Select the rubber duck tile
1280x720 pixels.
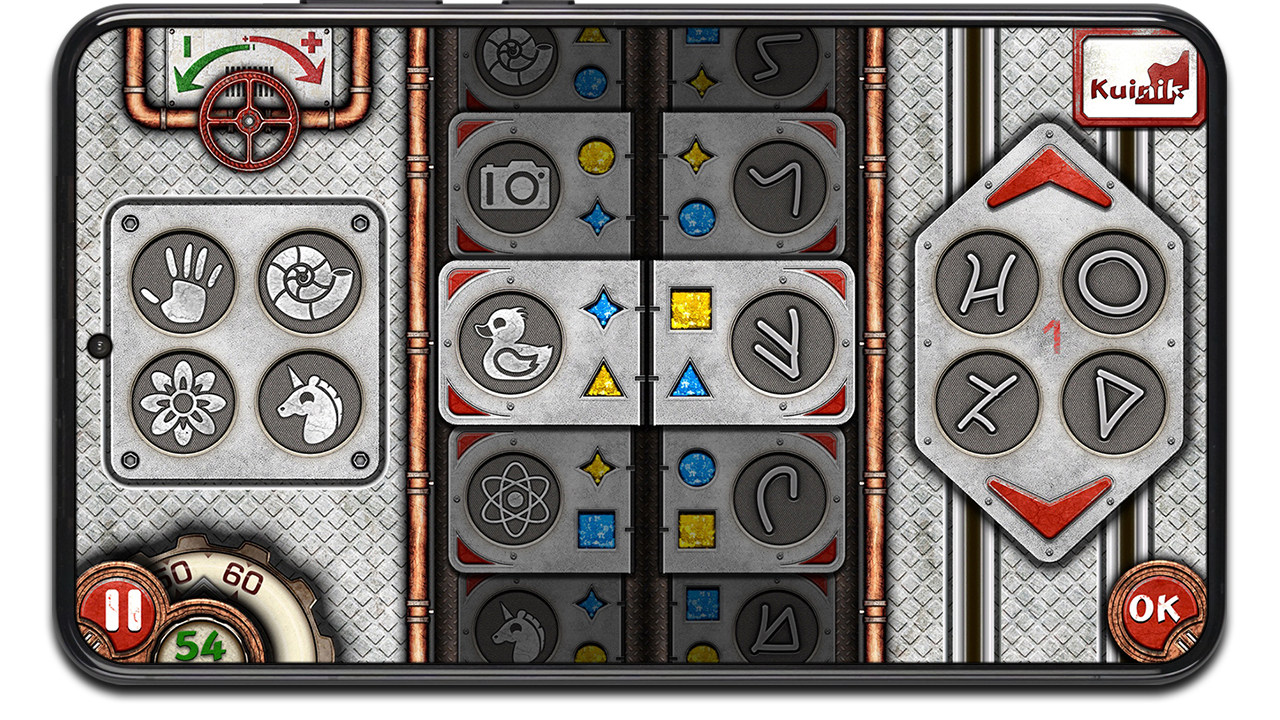pos(510,343)
